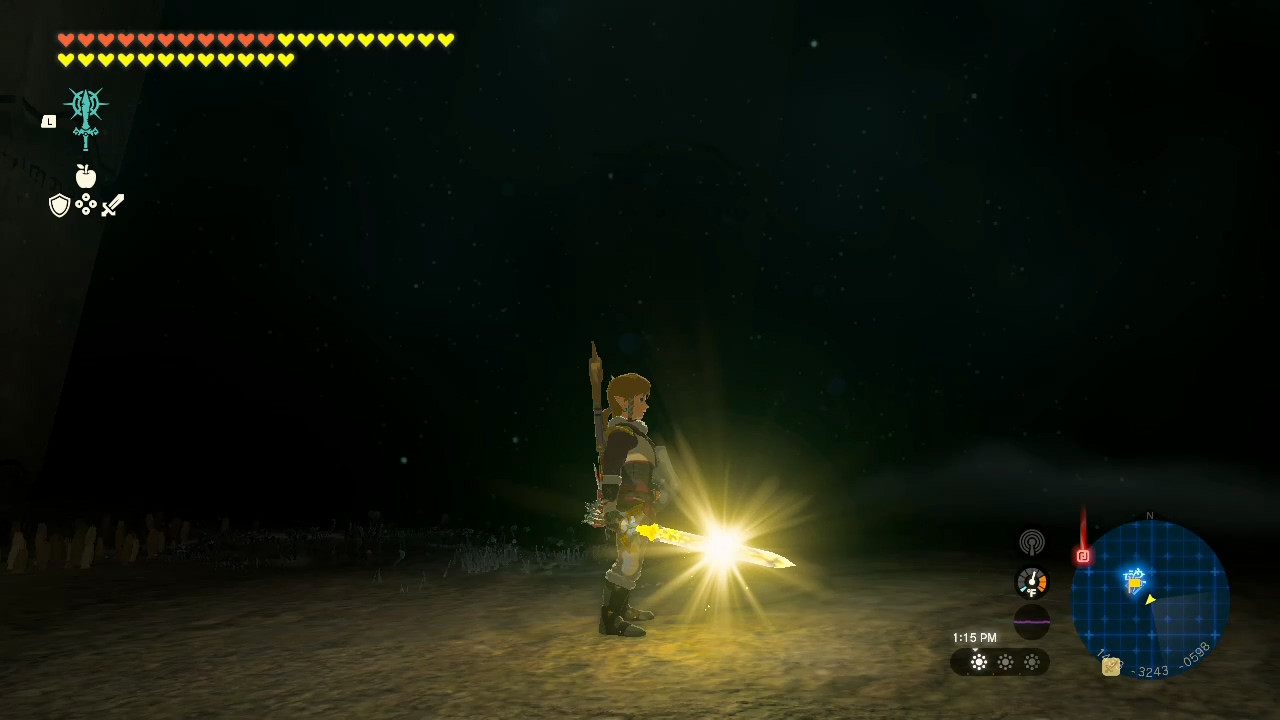Image resolution: width=1280 pixels, height=720 pixels.
Task: Select the stamp icon near the minimap
Action: 1110,666
